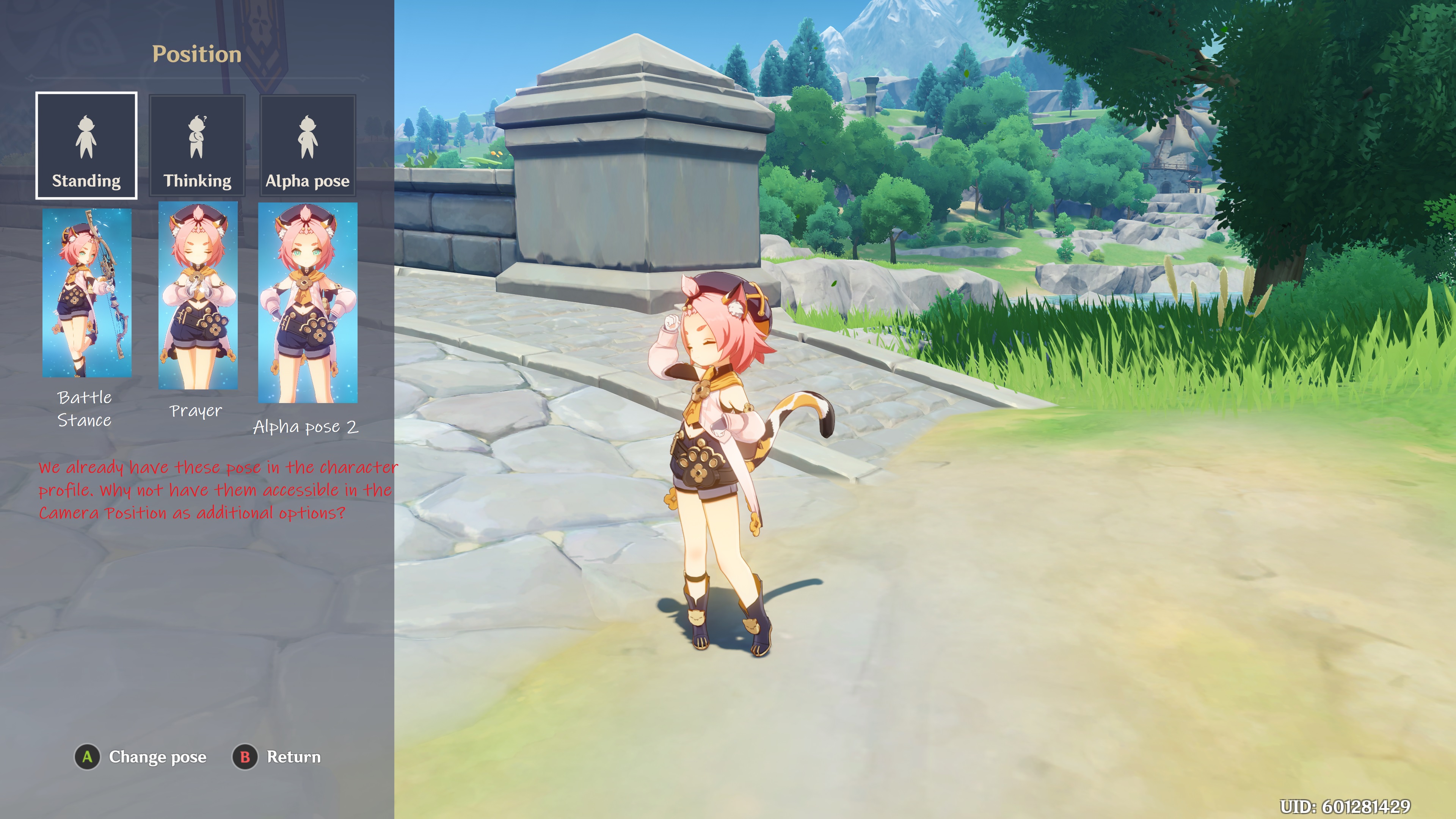The width and height of the screenshot is (1456, 819).
Task: Click the green A button icon
Action: coord(87,758)
